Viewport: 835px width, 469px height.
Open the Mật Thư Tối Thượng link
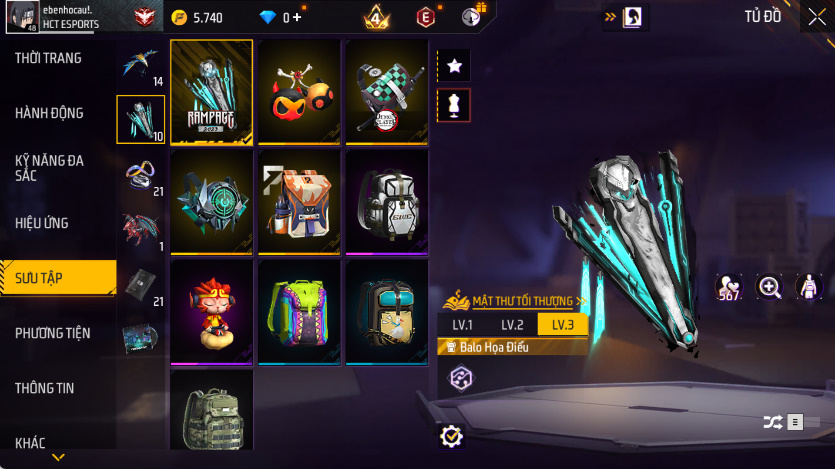517,300
